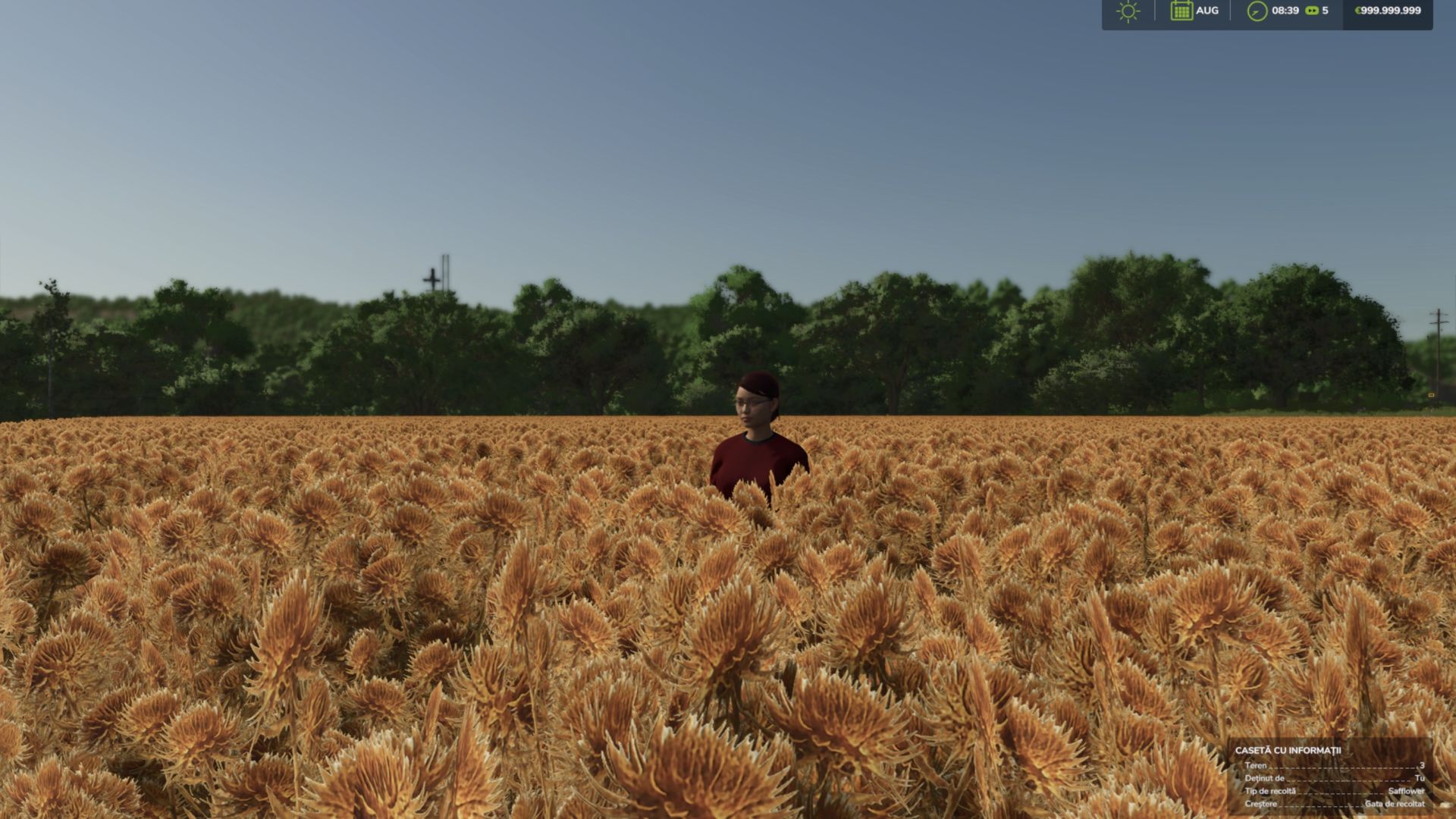Click the euro currency symbol

point(1356,12)
